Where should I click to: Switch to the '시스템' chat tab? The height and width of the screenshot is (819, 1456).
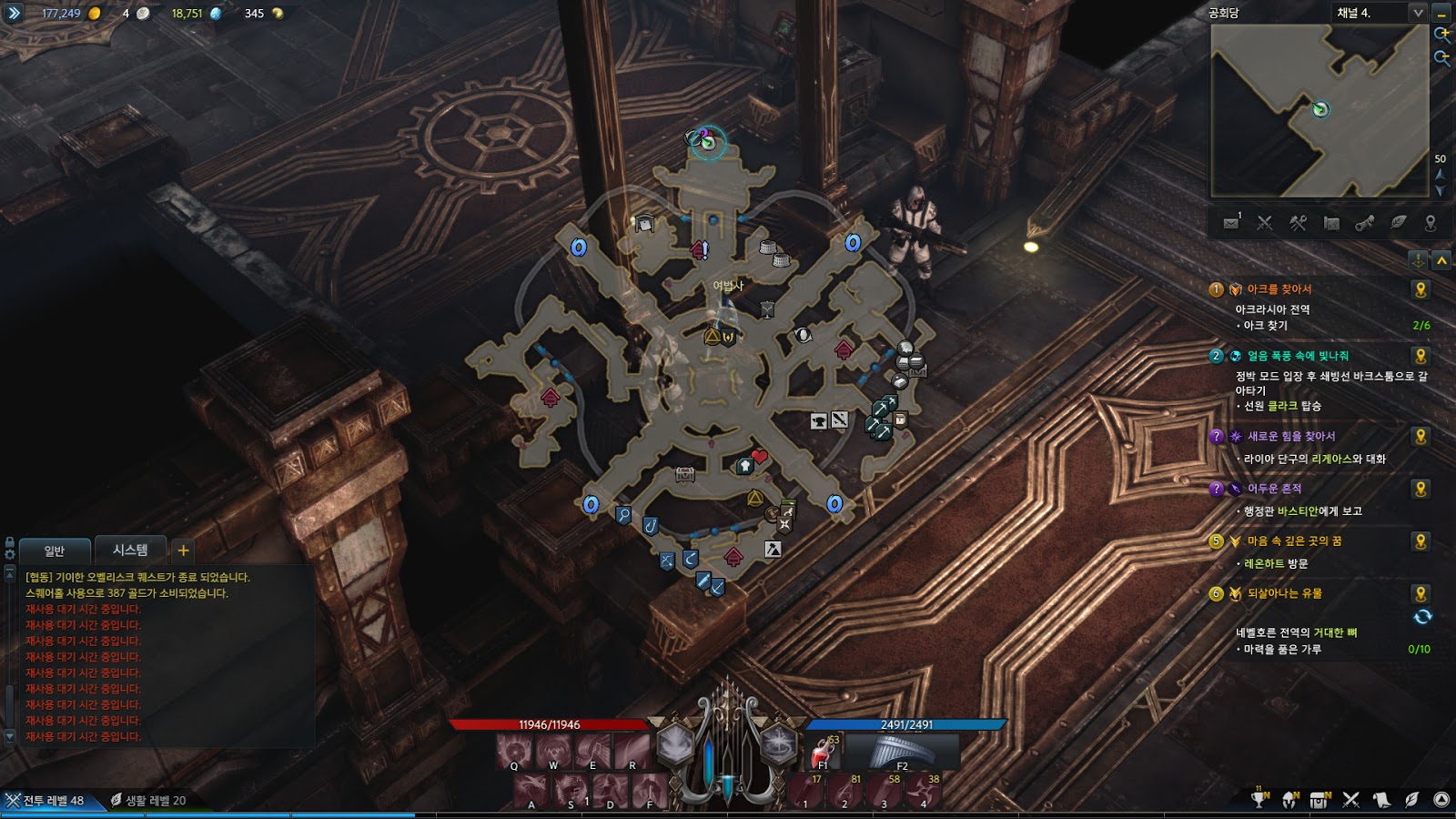tap(130, 551)
